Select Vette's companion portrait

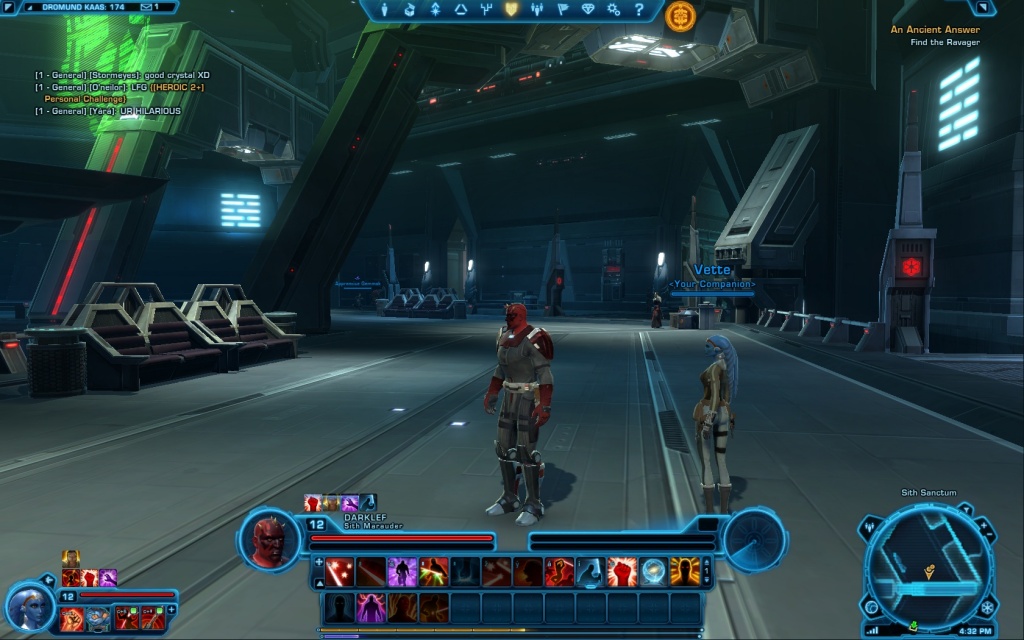(x=29, y=606)
